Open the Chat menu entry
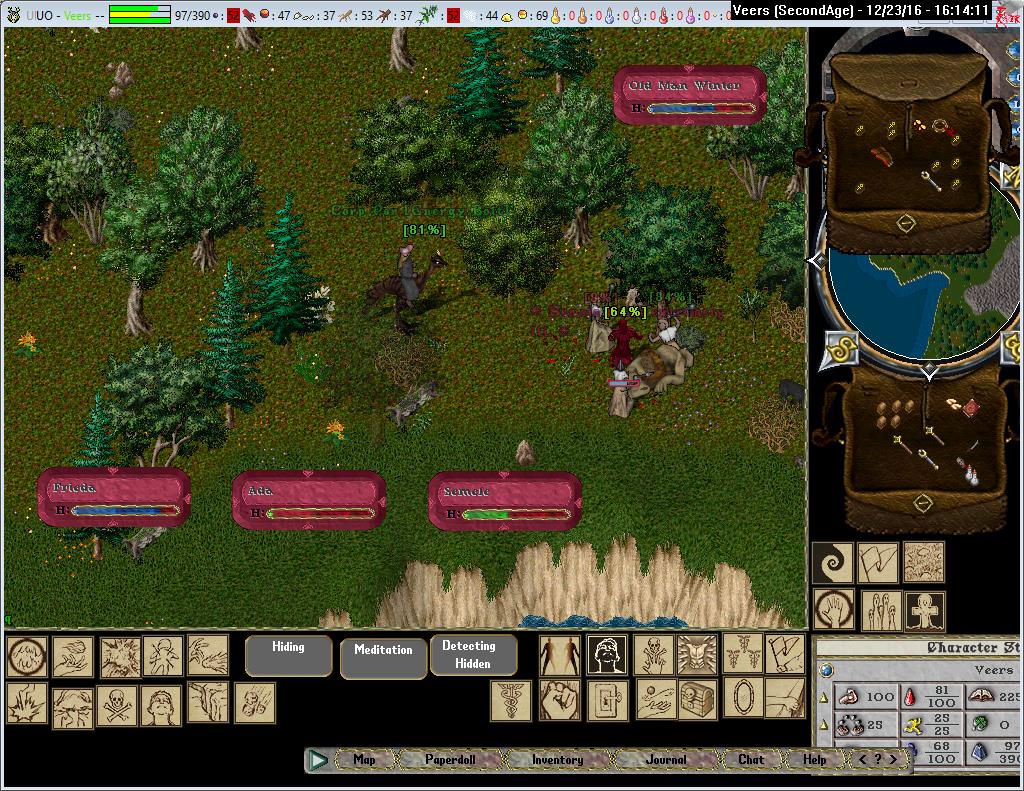This screenshot has width=1024, height=791. pyautogui.click(x=751, y=760)
